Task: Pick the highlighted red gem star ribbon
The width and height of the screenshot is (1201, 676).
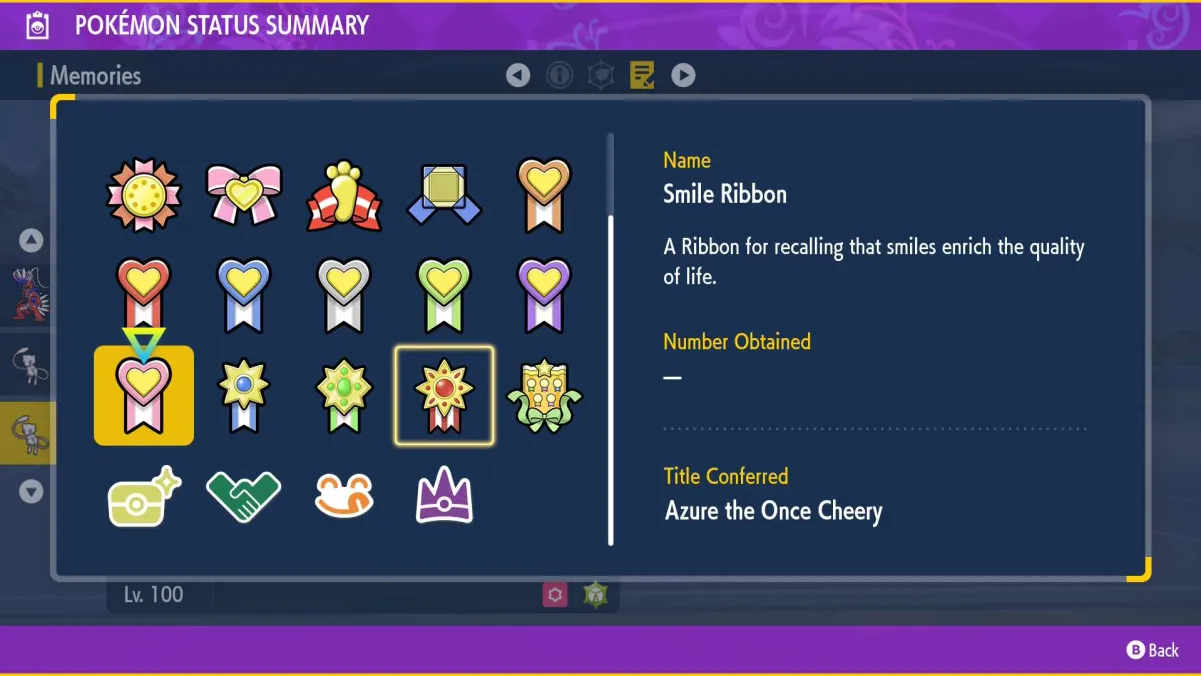Action: click(x=444, y=396)
